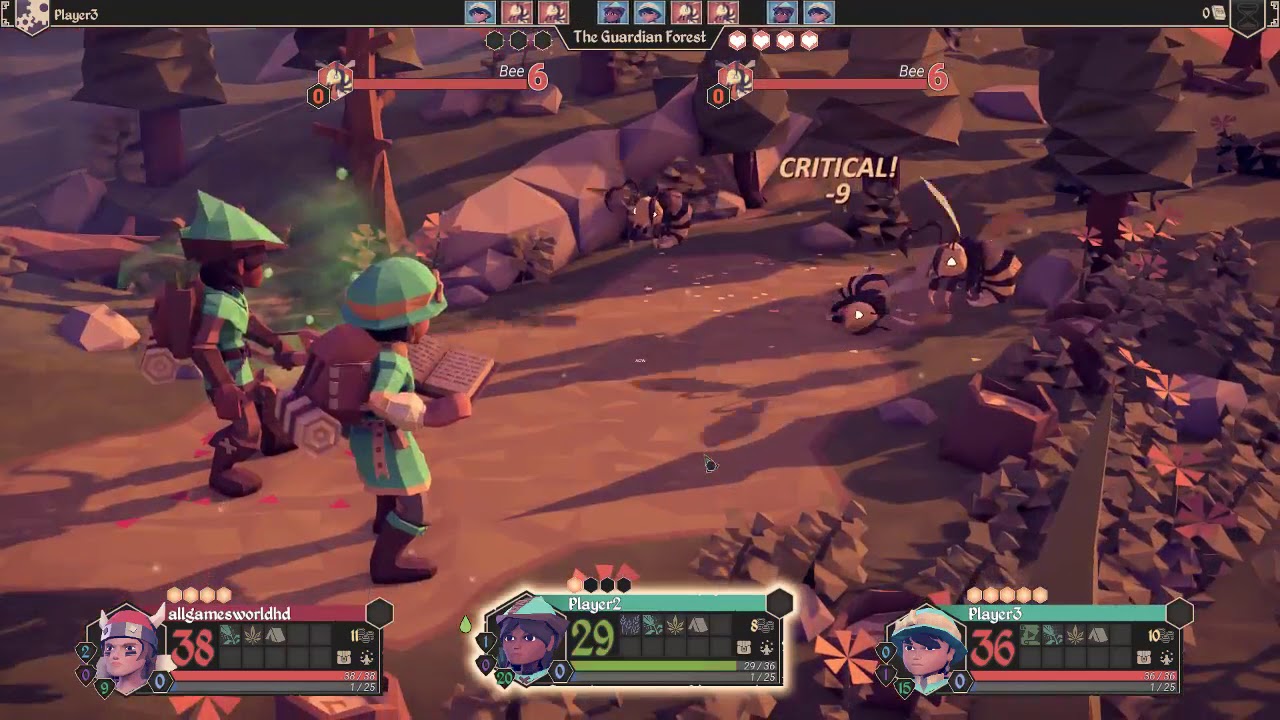Image resolution: width=1280 pixels, height=720 pixels.
Task: Click Player2's character portrait at screen bottom
Action: (x=527, y=648)
